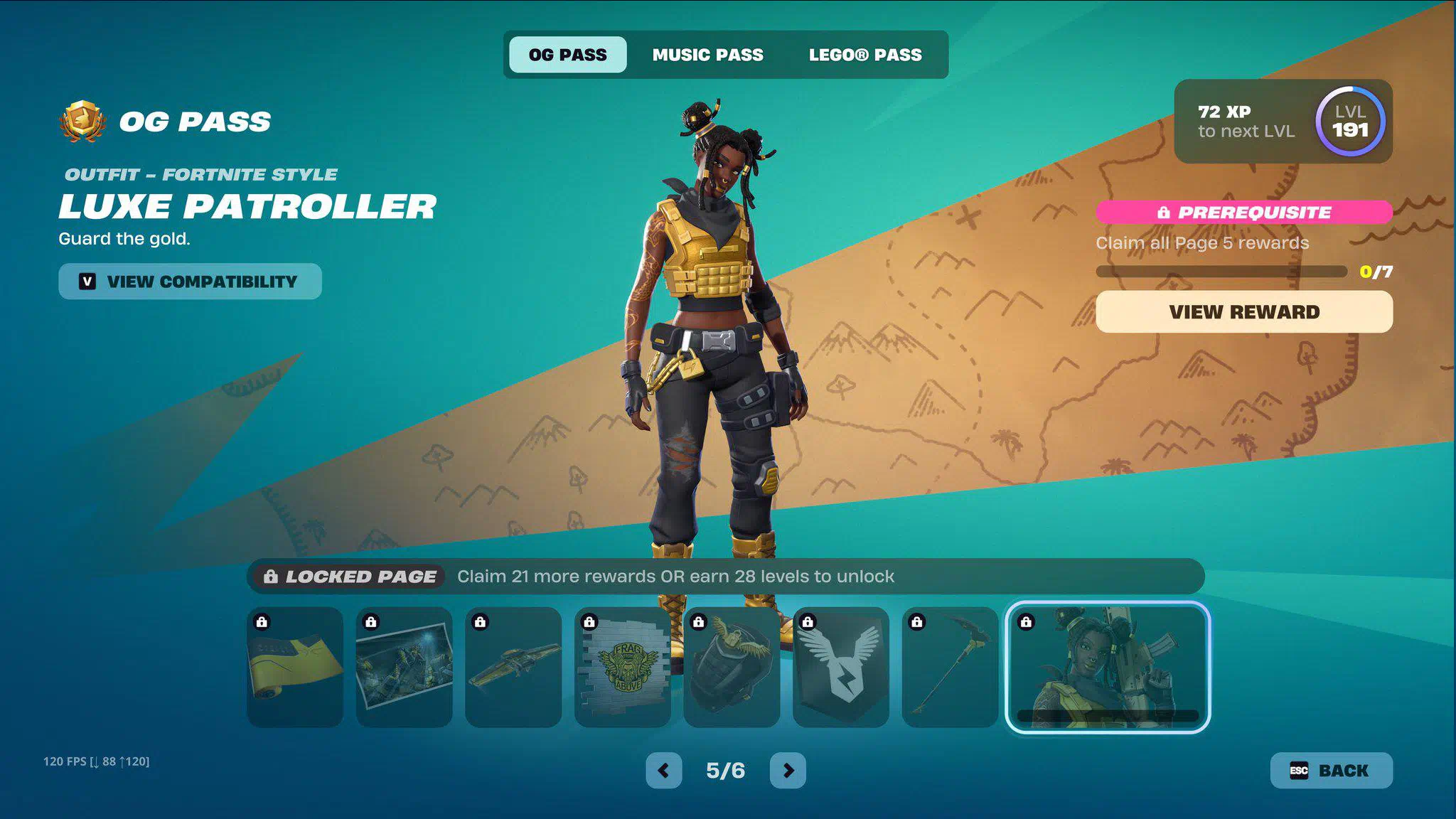The width and height of the screenshot is (1456, 819).
Task: Select the winged back bling reward
Action: (732, 667)
